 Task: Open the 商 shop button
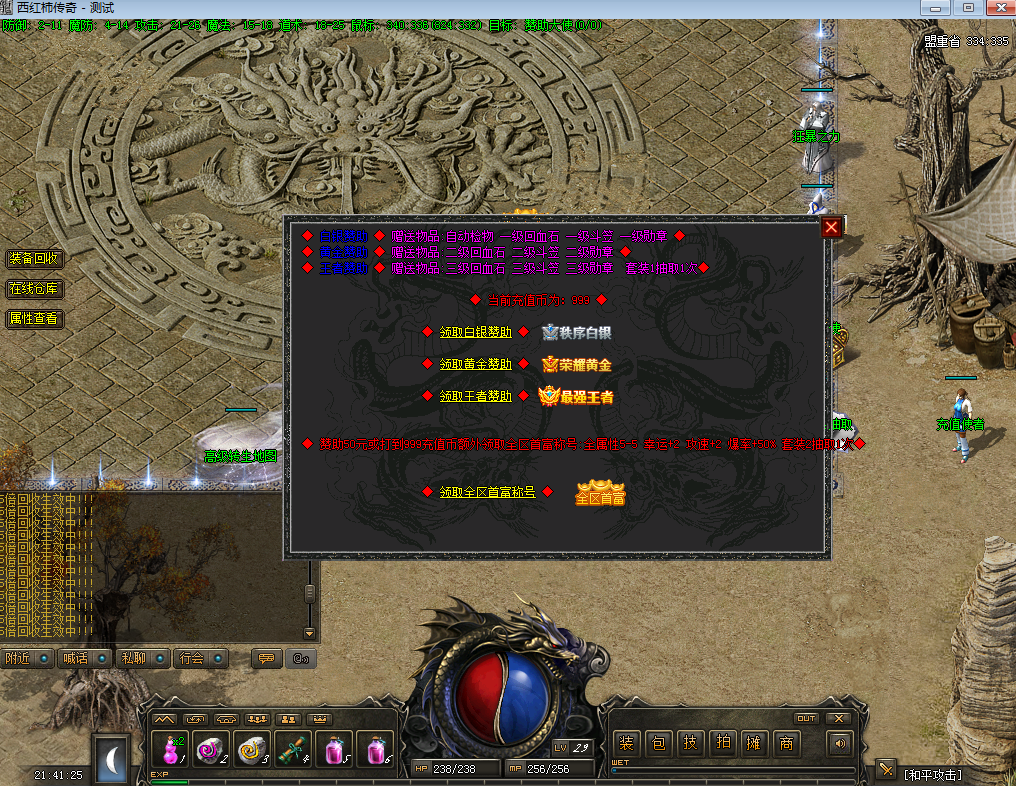(x=787, y=743)
